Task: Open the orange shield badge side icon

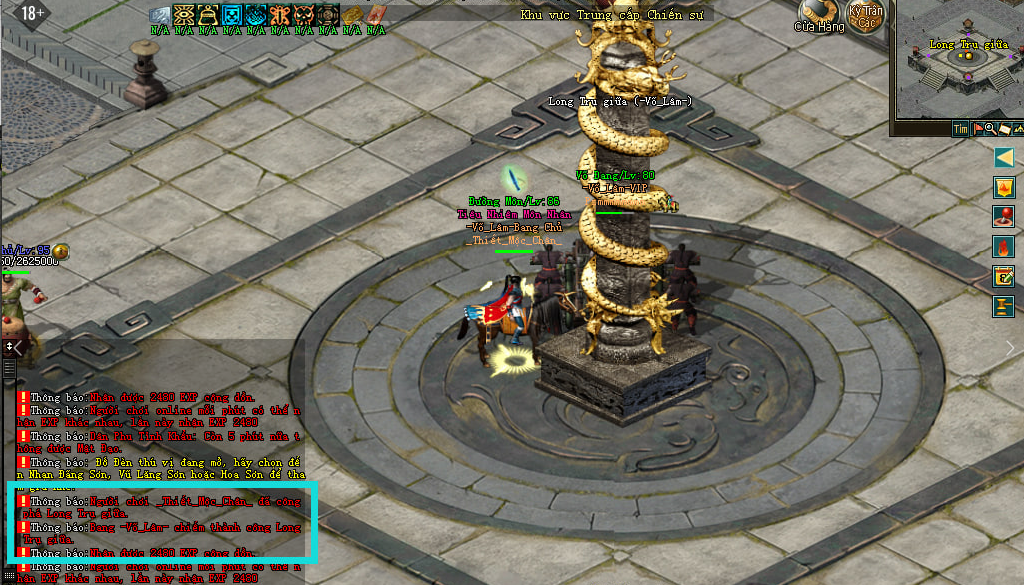Action: pyautogui.click(x=1004, y=187)
